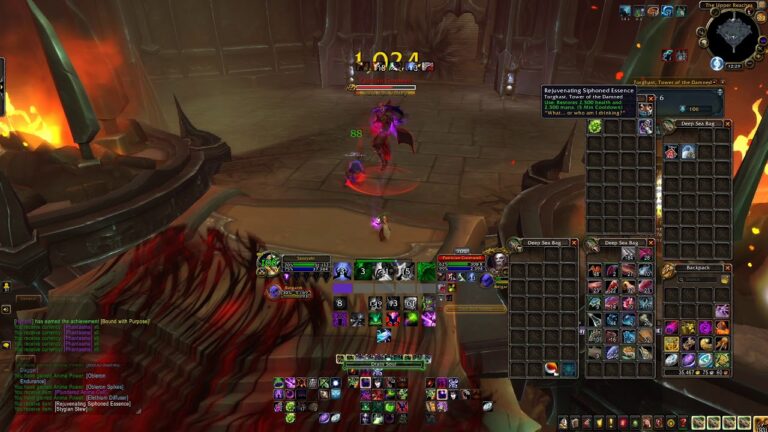Image resolution: width=768 pixels, height=432 pixels.
Task: Select the red house-shaped item in the bag
Action: point(671,152)
